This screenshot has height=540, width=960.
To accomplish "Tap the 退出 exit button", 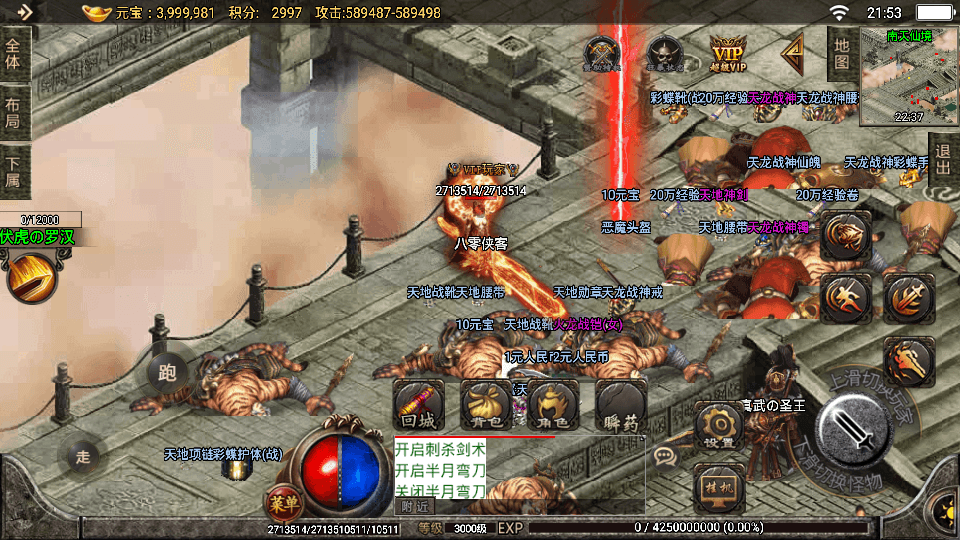I will click(941, 159).
